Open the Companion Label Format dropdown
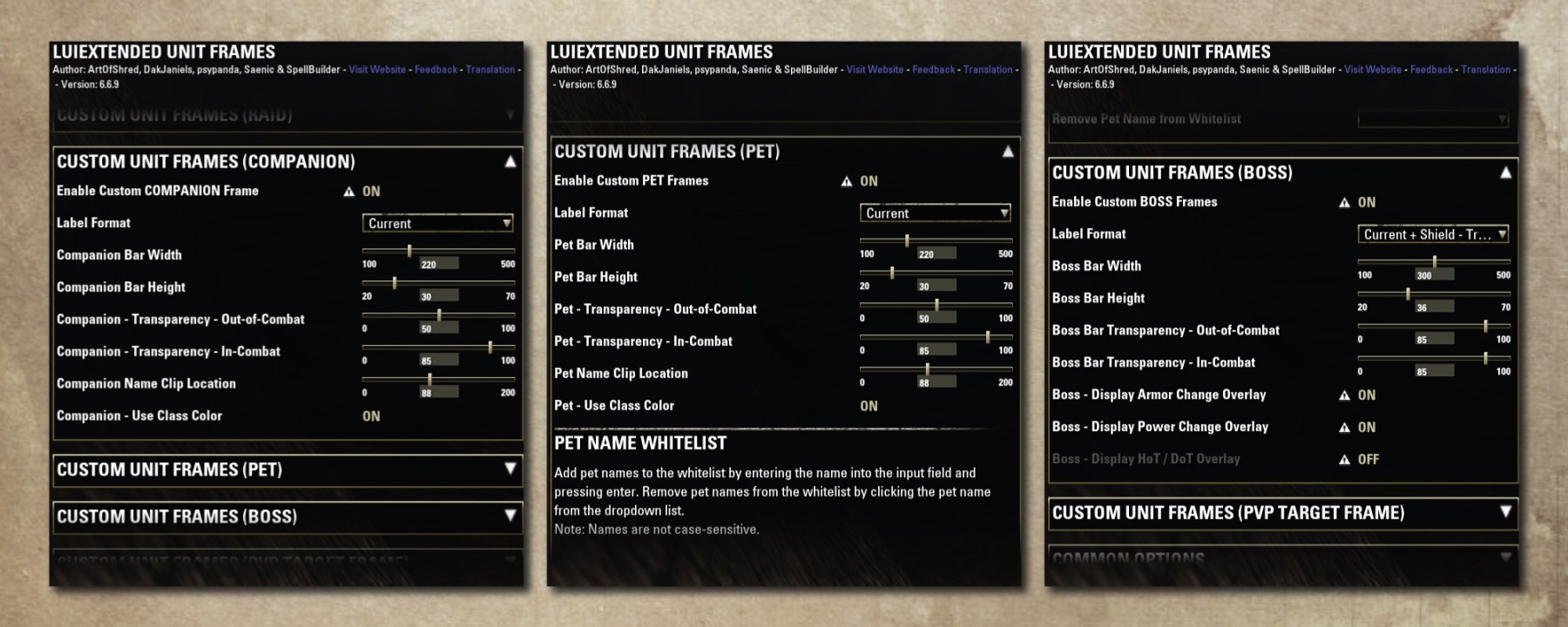Viewport: 1568px width, 627px height. [438, 223]
